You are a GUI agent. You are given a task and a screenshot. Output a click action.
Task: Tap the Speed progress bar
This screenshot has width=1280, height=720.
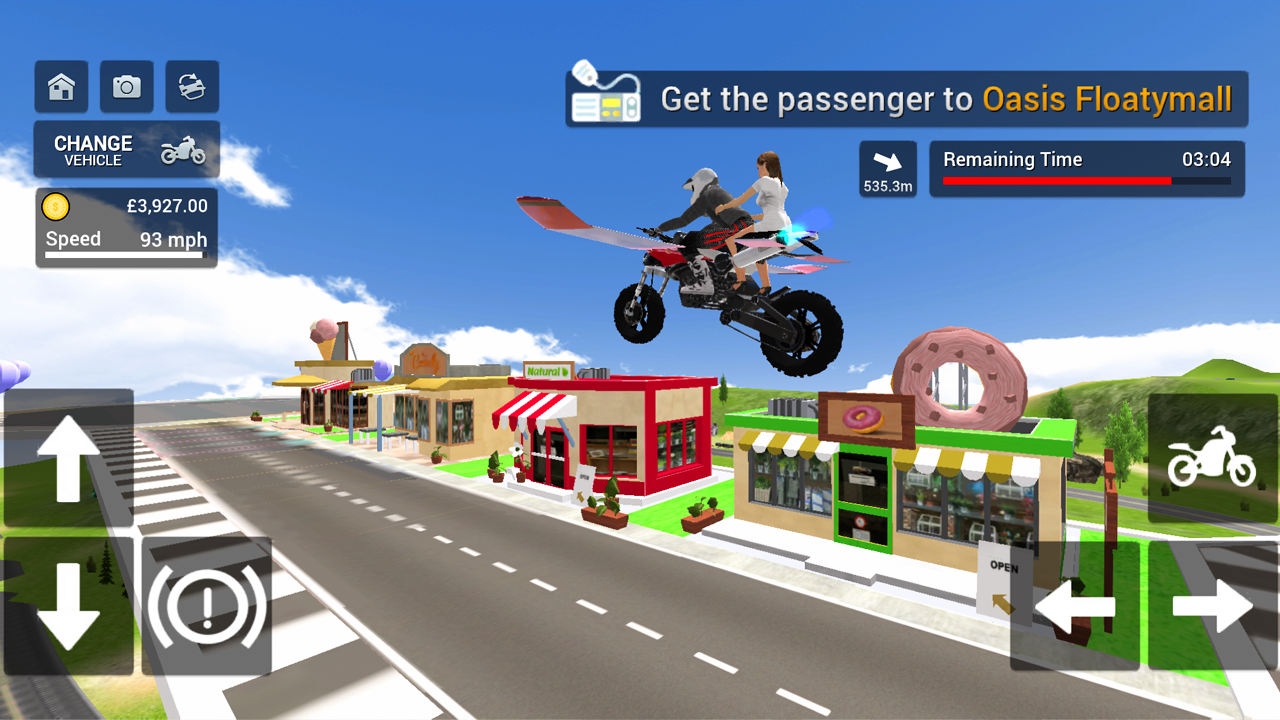click(x=126, y=255)
